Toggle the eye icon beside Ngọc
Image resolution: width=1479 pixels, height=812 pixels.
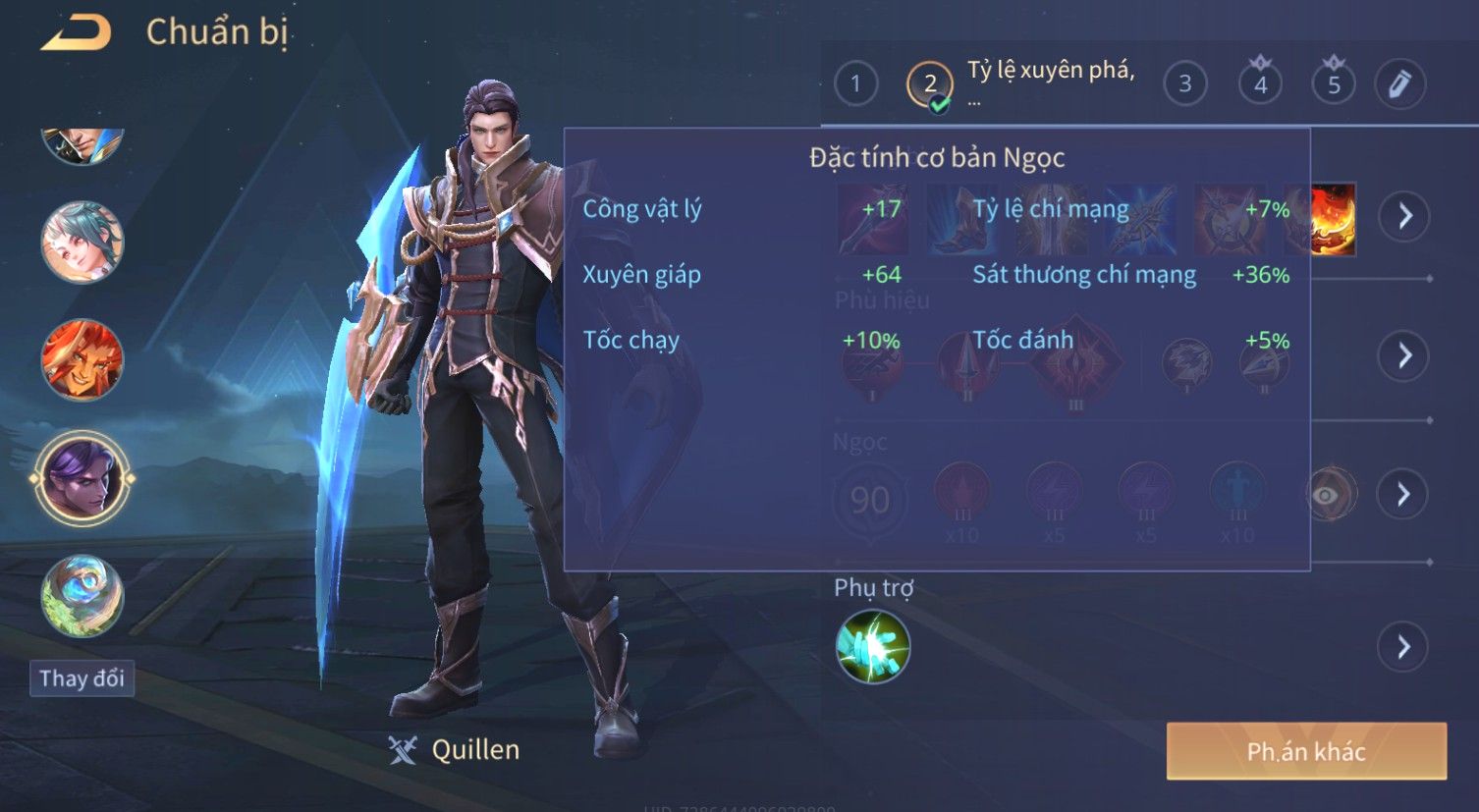tap(1327, 495)
